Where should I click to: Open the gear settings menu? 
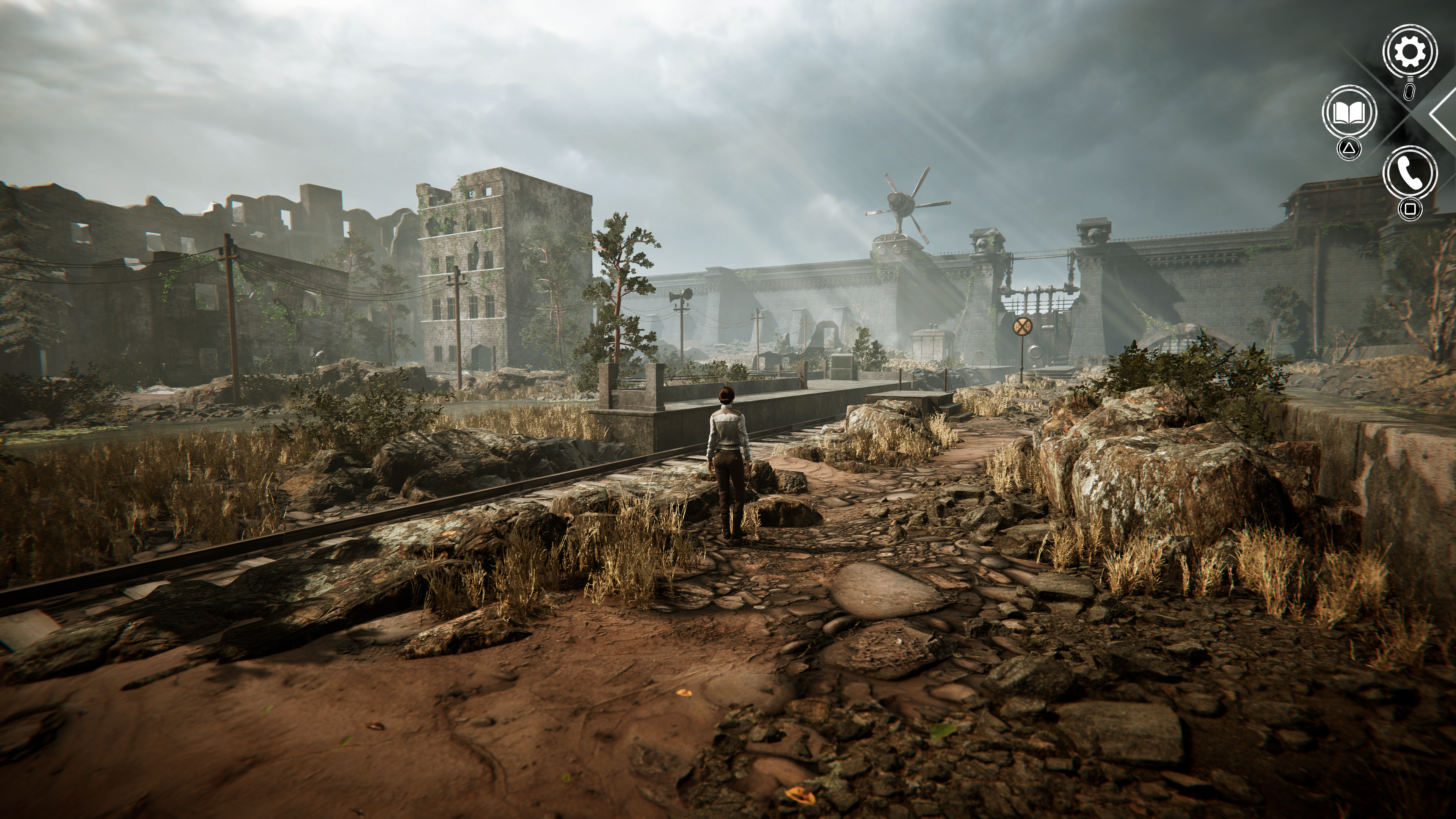(x=1410, y=52)
